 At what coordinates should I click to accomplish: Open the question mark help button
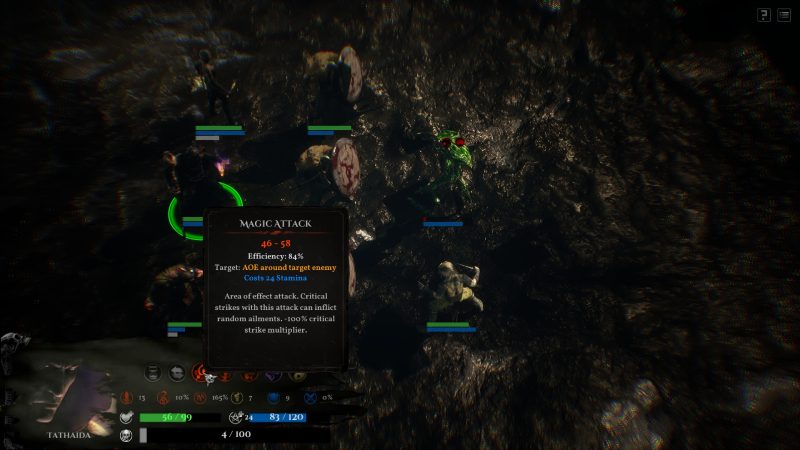[764, 14]
